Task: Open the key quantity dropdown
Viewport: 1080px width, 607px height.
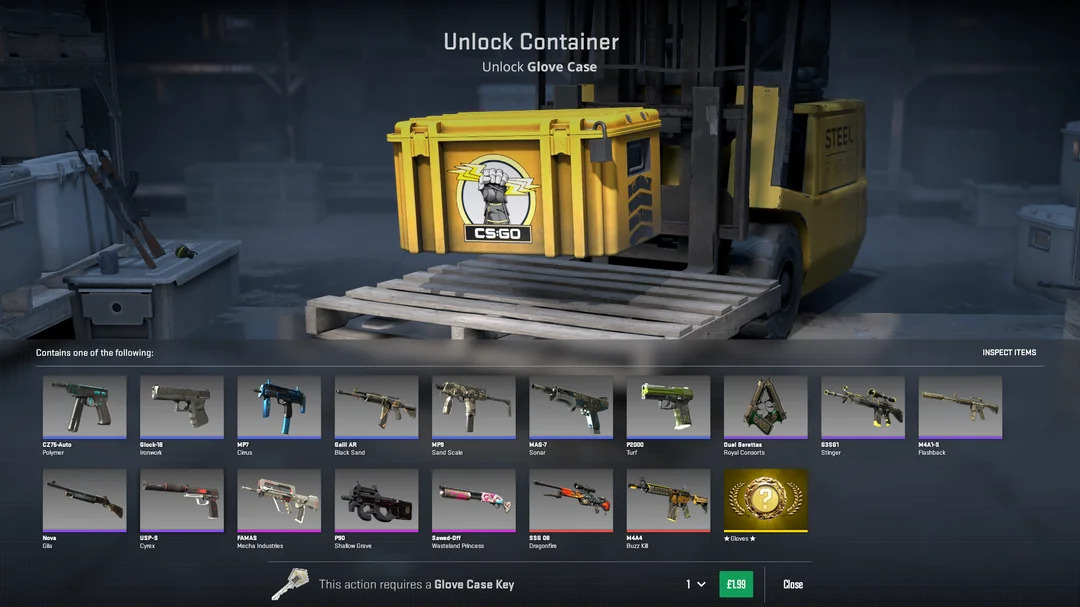Action: click(695, 584)
